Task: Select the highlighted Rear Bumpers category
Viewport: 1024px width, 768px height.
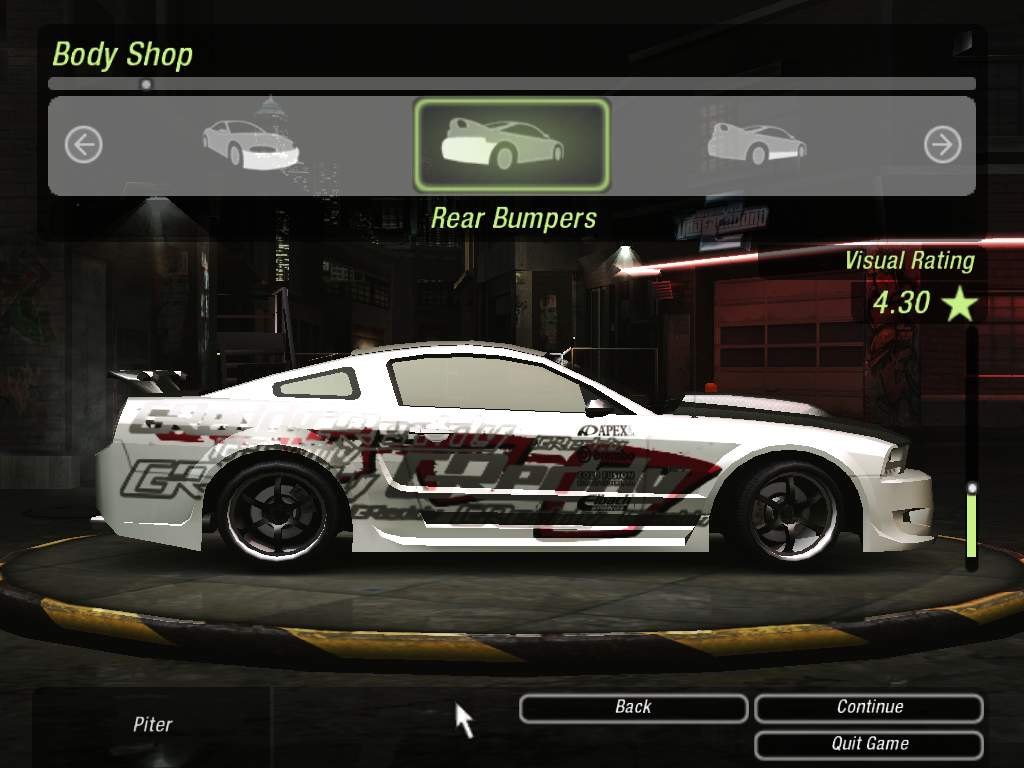Action: (511, 145)
